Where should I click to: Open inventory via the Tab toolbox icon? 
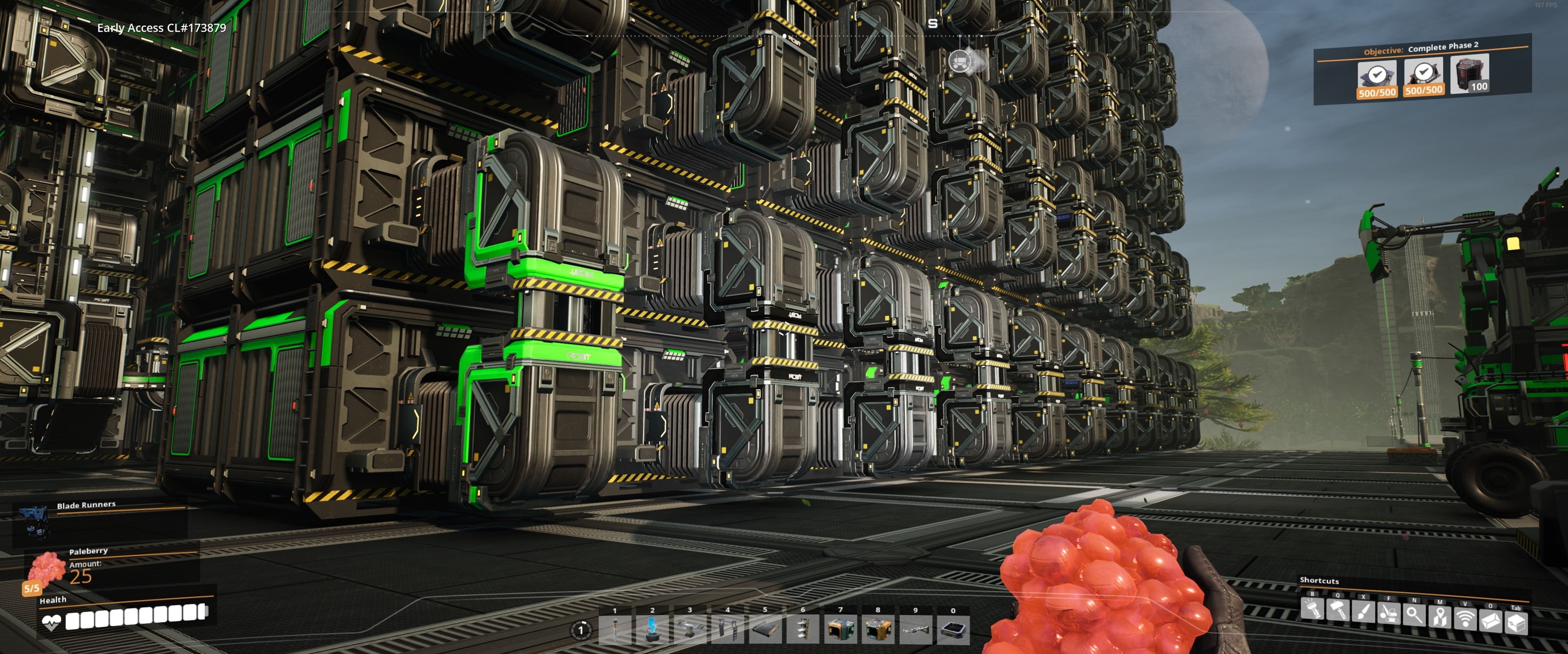(1517, 625)
